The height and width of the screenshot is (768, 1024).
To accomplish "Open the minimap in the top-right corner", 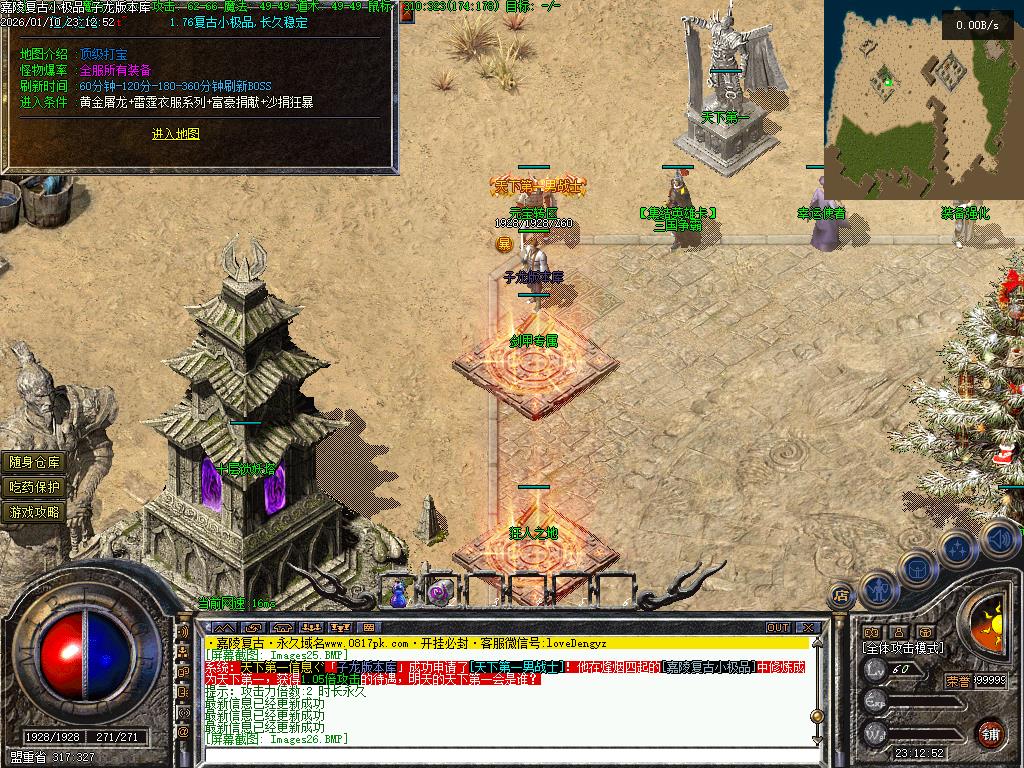I will coord(922,98).
